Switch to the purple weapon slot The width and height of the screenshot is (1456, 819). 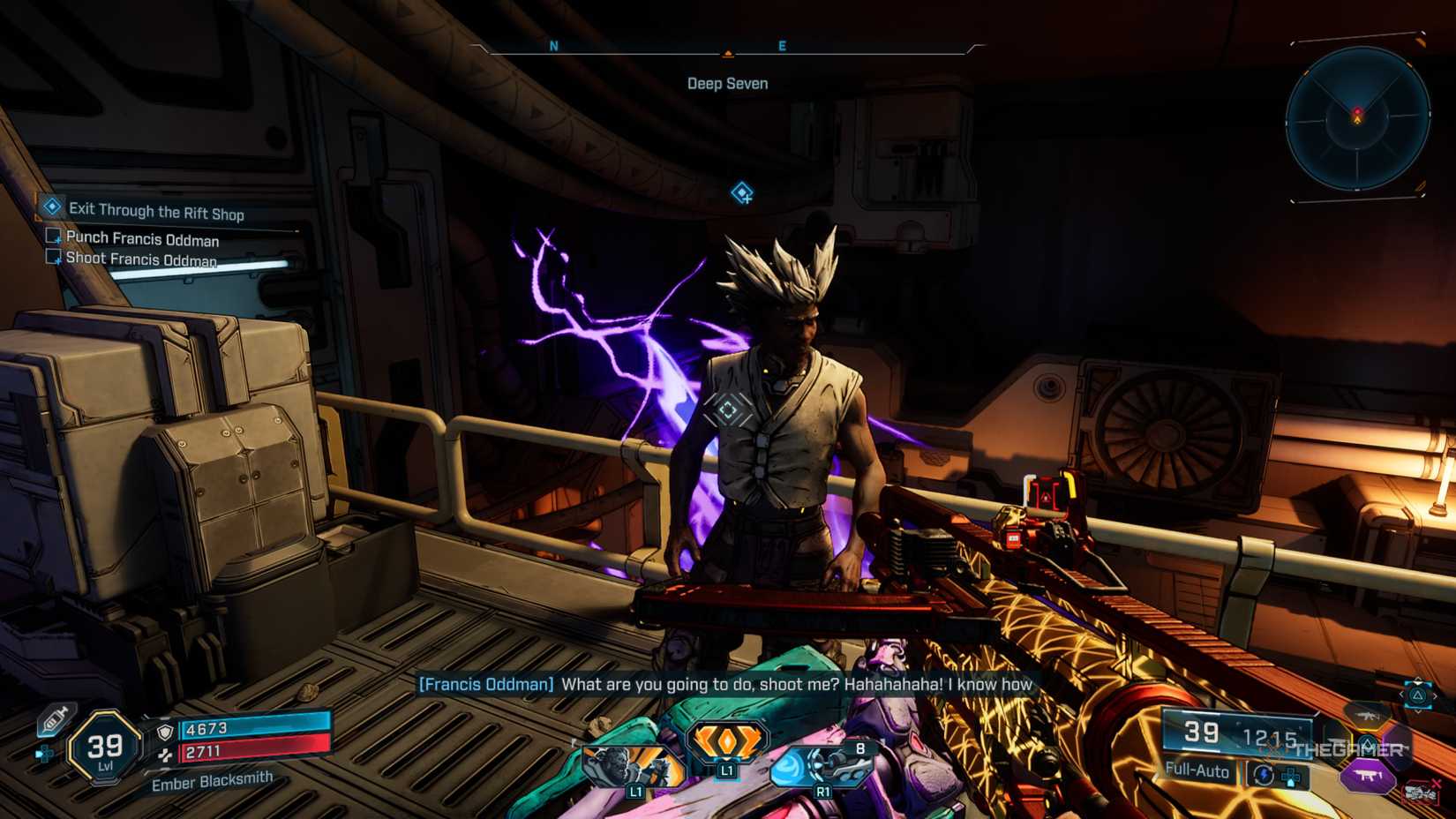click(1368, 777)
